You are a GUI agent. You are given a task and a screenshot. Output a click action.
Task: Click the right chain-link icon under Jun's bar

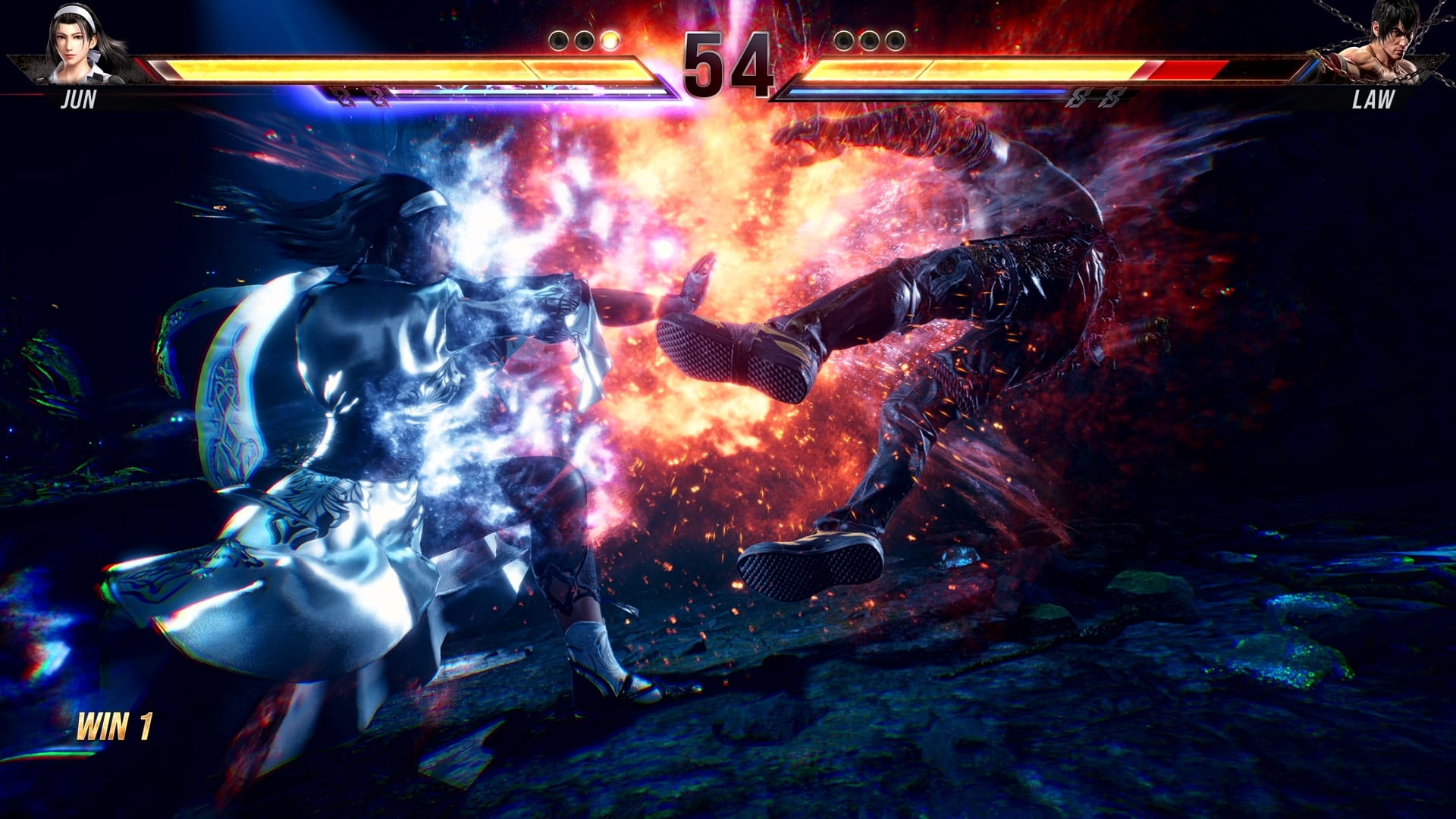coord(375,96)
